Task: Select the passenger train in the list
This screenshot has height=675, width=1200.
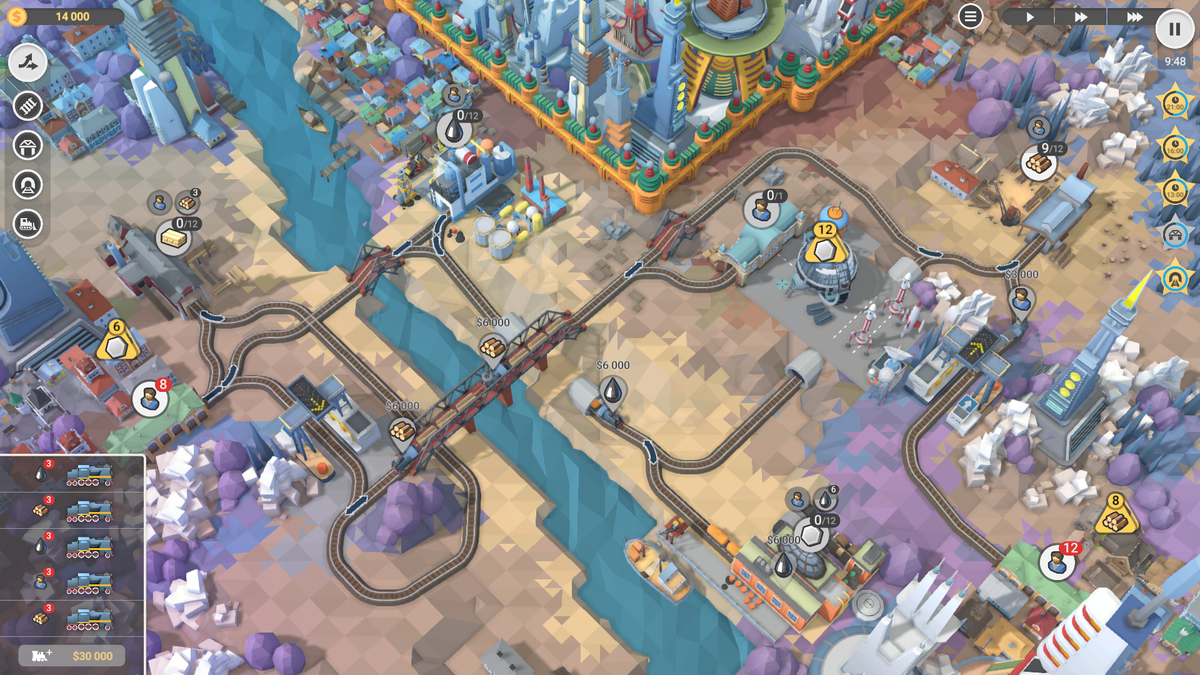Action: 71,582
